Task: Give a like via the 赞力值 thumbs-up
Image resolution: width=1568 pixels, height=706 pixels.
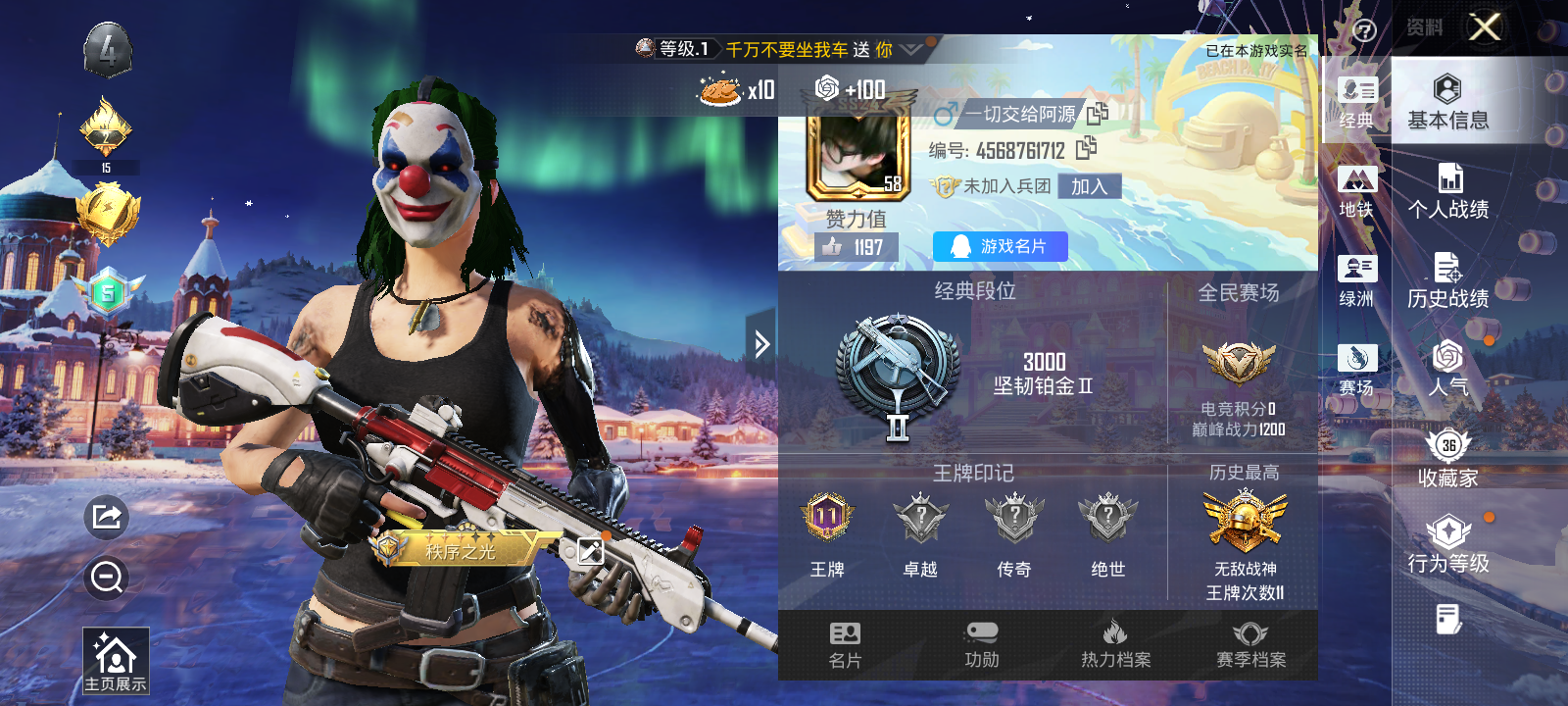Action: 834,247
